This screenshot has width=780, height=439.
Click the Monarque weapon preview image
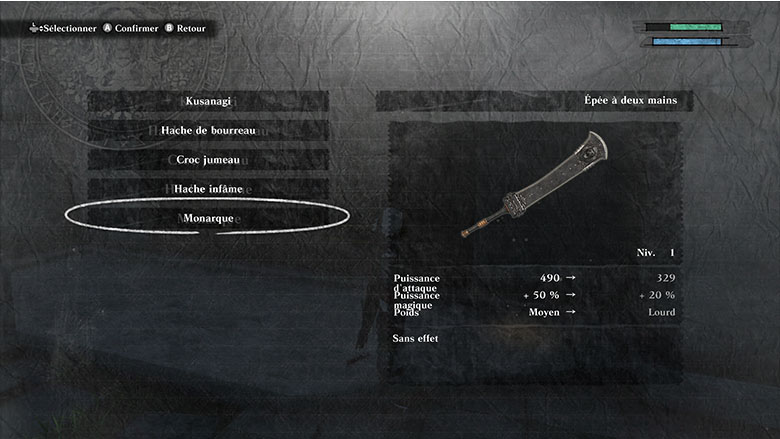535,185
